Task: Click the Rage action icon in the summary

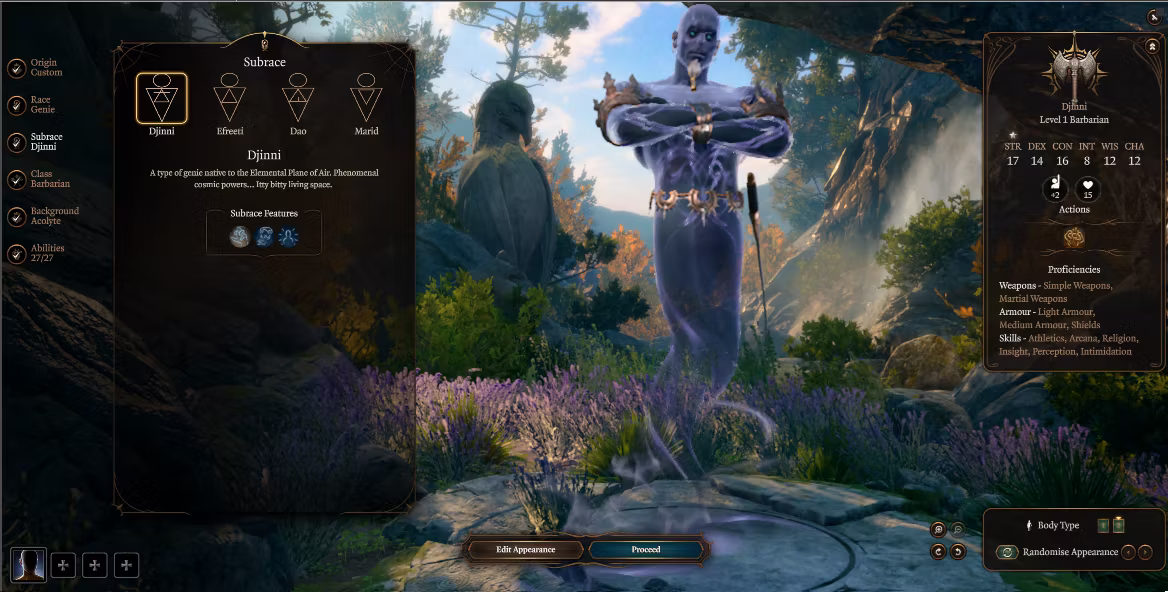Action: point(1075,238)
